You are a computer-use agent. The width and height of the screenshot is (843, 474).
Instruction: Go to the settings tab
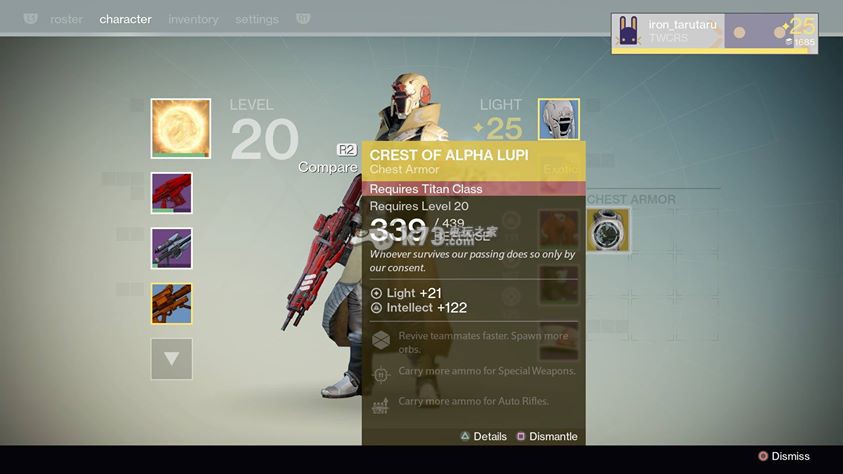(258, 19)
